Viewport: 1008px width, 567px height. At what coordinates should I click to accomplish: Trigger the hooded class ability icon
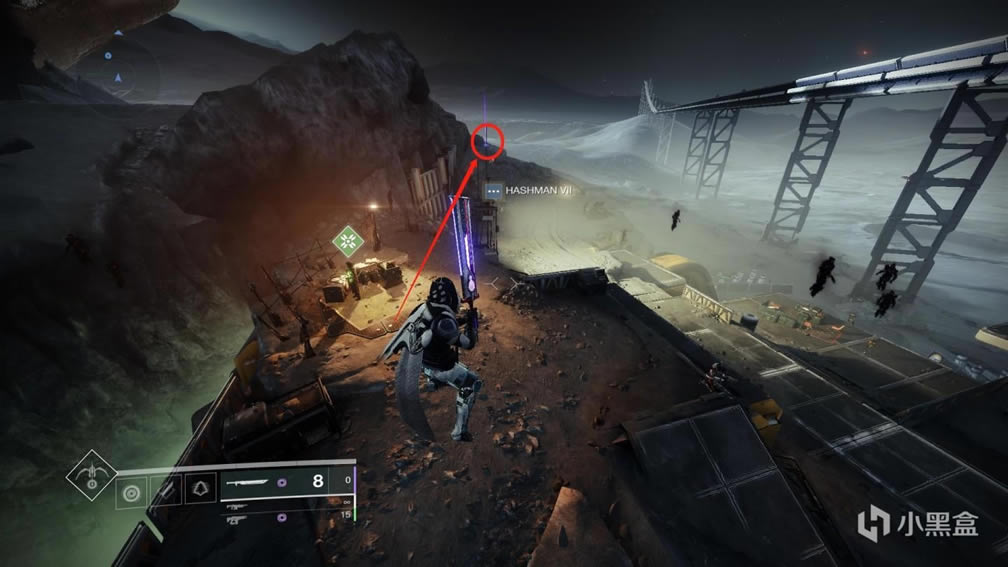pyautogui.click(x=198, y=491)
